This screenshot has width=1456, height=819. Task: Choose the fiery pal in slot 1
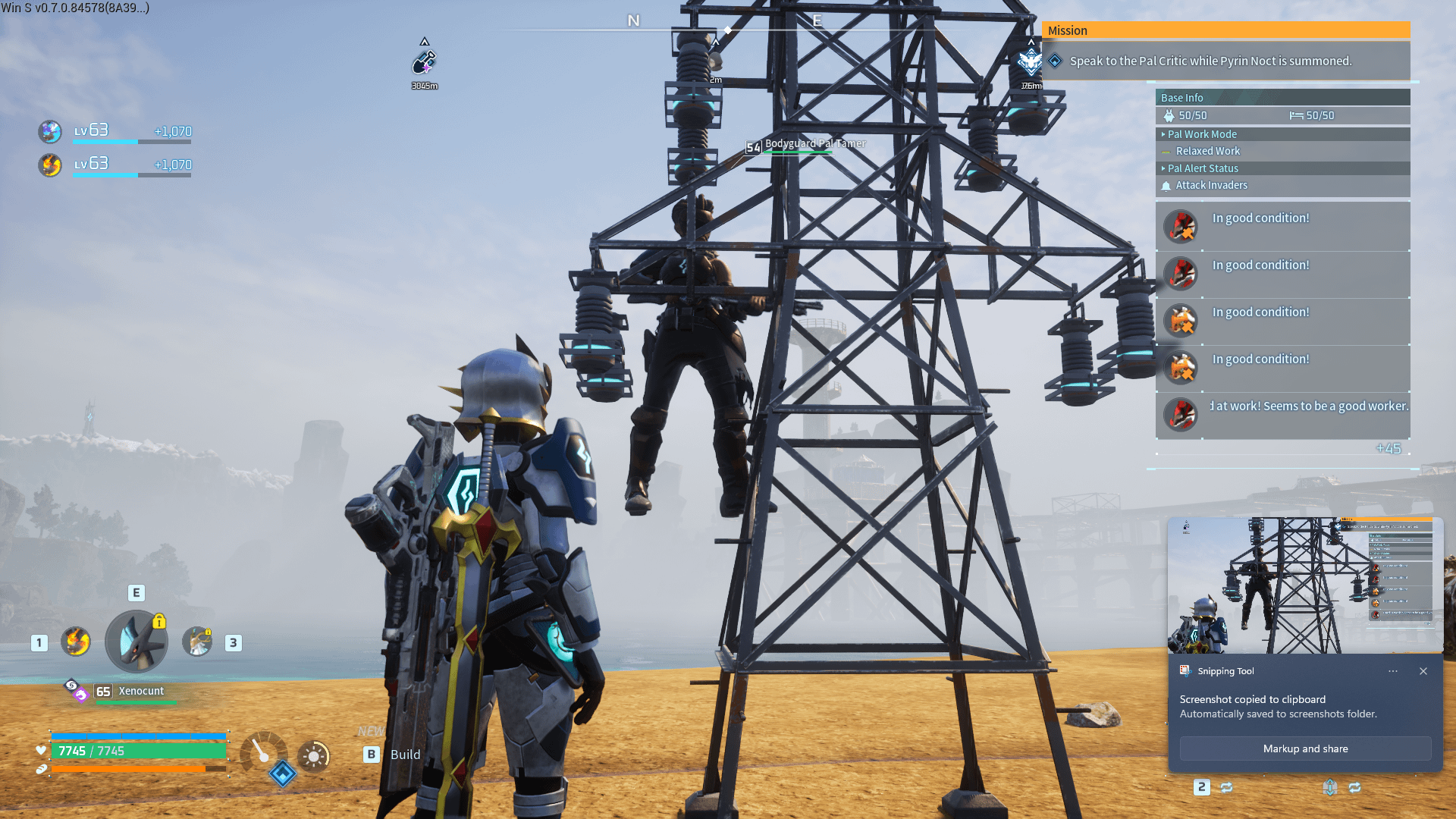point(76,642)
